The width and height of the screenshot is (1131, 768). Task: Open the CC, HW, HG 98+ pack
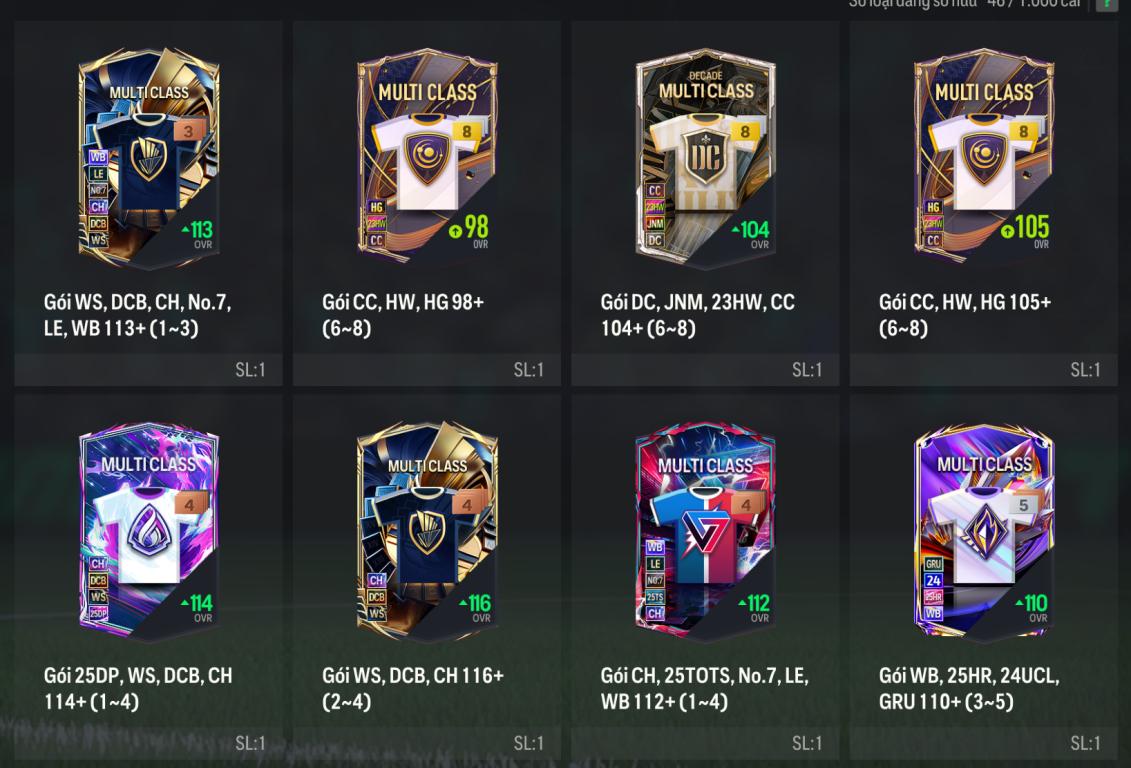427,160
